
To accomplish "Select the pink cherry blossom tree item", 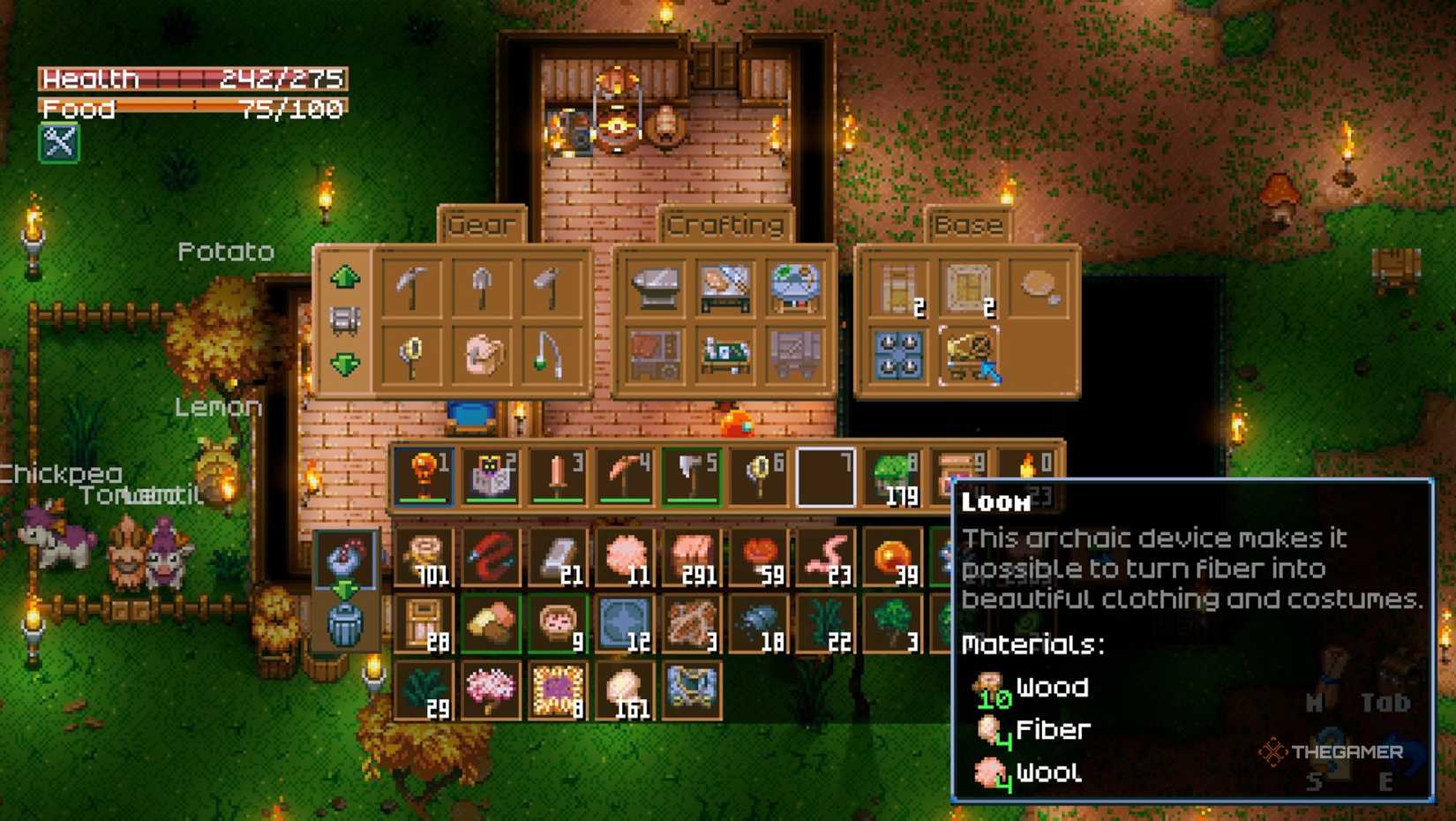I will tap(491, 690).
